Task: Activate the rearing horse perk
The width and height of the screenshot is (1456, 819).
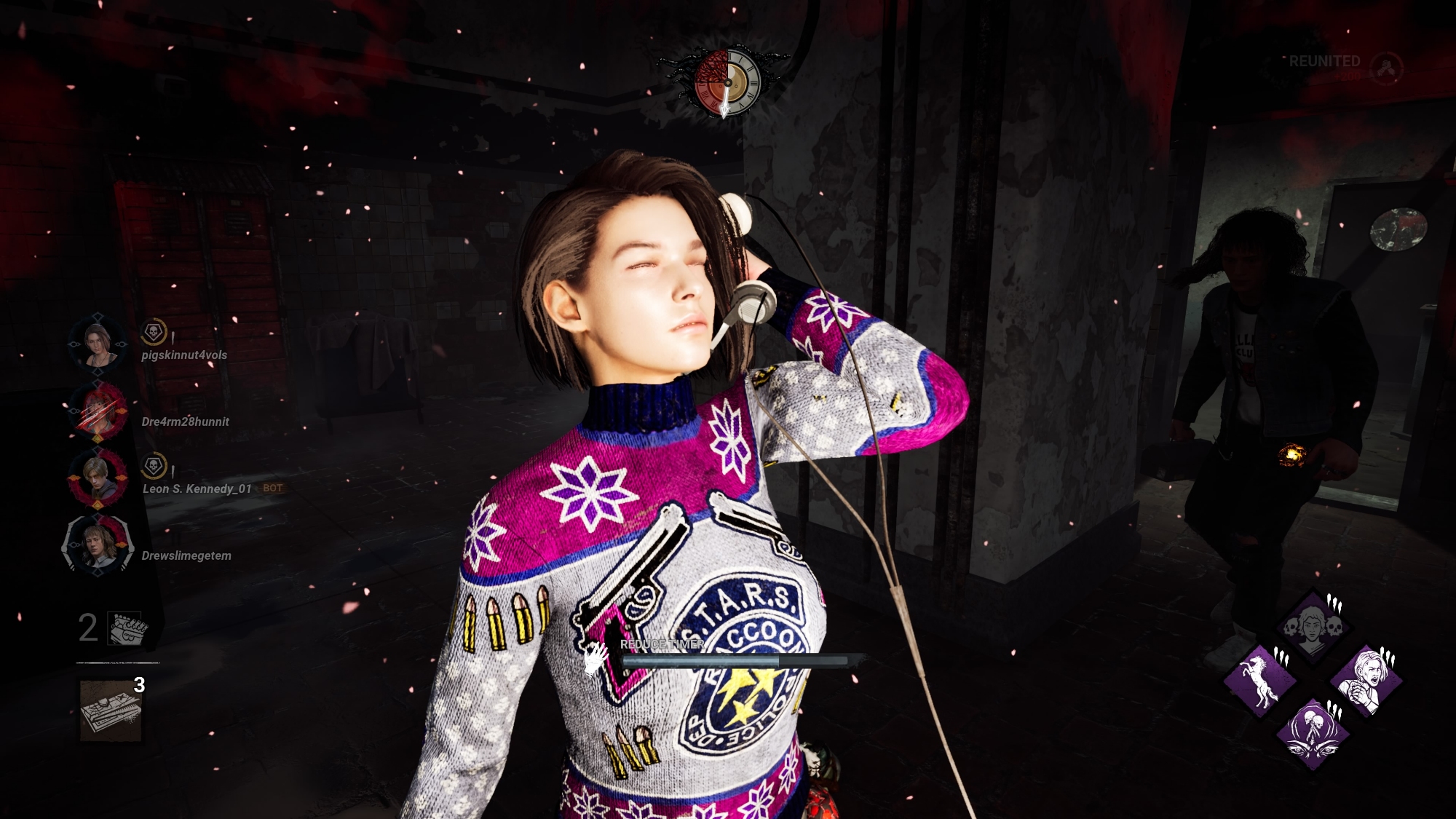Action: tap(1260, 680)
